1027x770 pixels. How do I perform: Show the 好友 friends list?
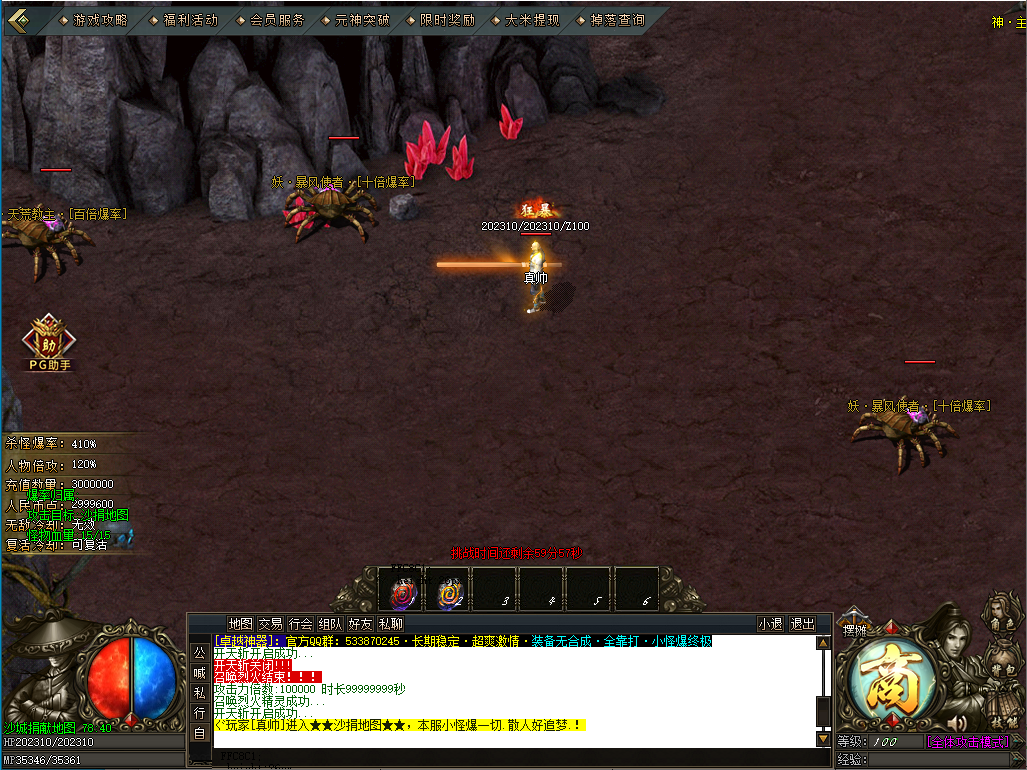[x=360, y=624]
